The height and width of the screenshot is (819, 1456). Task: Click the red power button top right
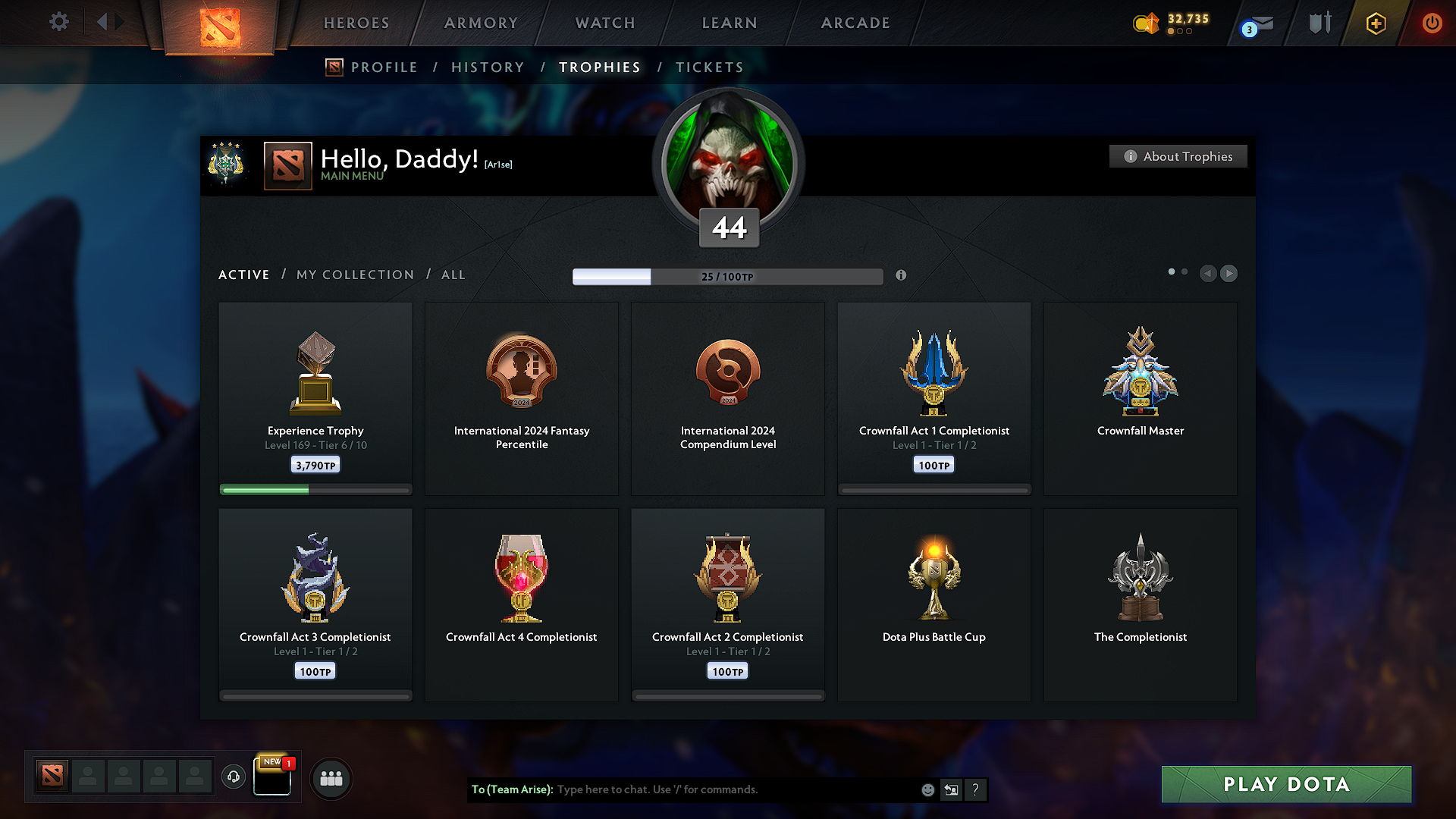(1432, 24)
